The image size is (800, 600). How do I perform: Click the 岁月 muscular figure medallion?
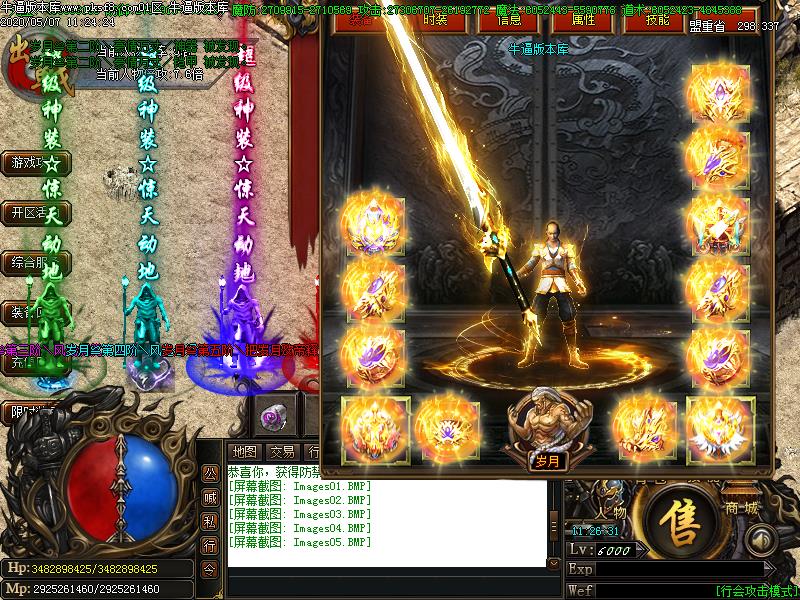[546, 426]
